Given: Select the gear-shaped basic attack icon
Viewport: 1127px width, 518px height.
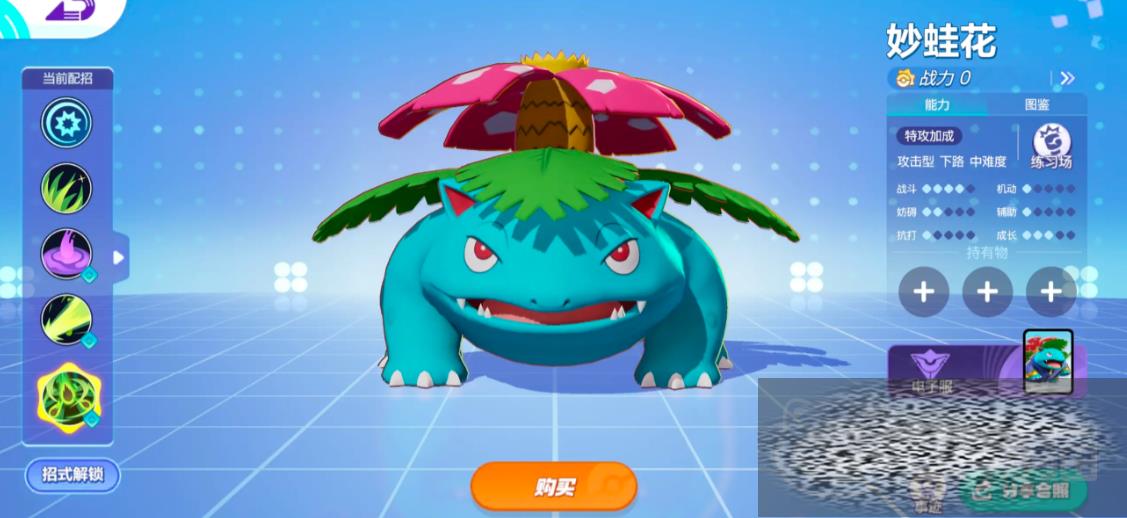Looking at the screenshot, I should (66, 123).
